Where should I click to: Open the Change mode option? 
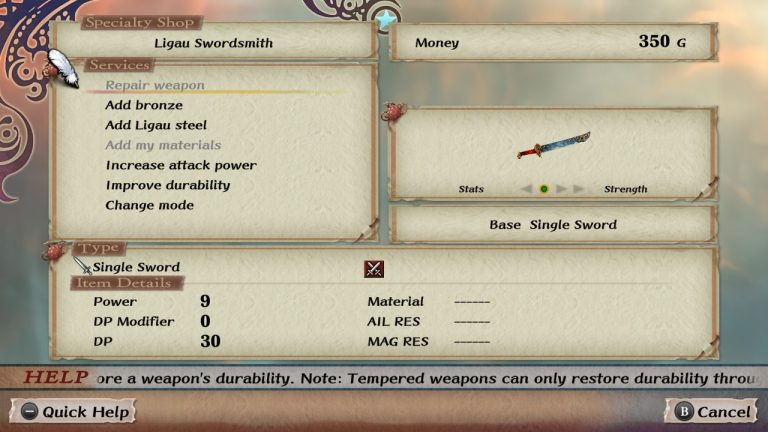tap(150, 205)
